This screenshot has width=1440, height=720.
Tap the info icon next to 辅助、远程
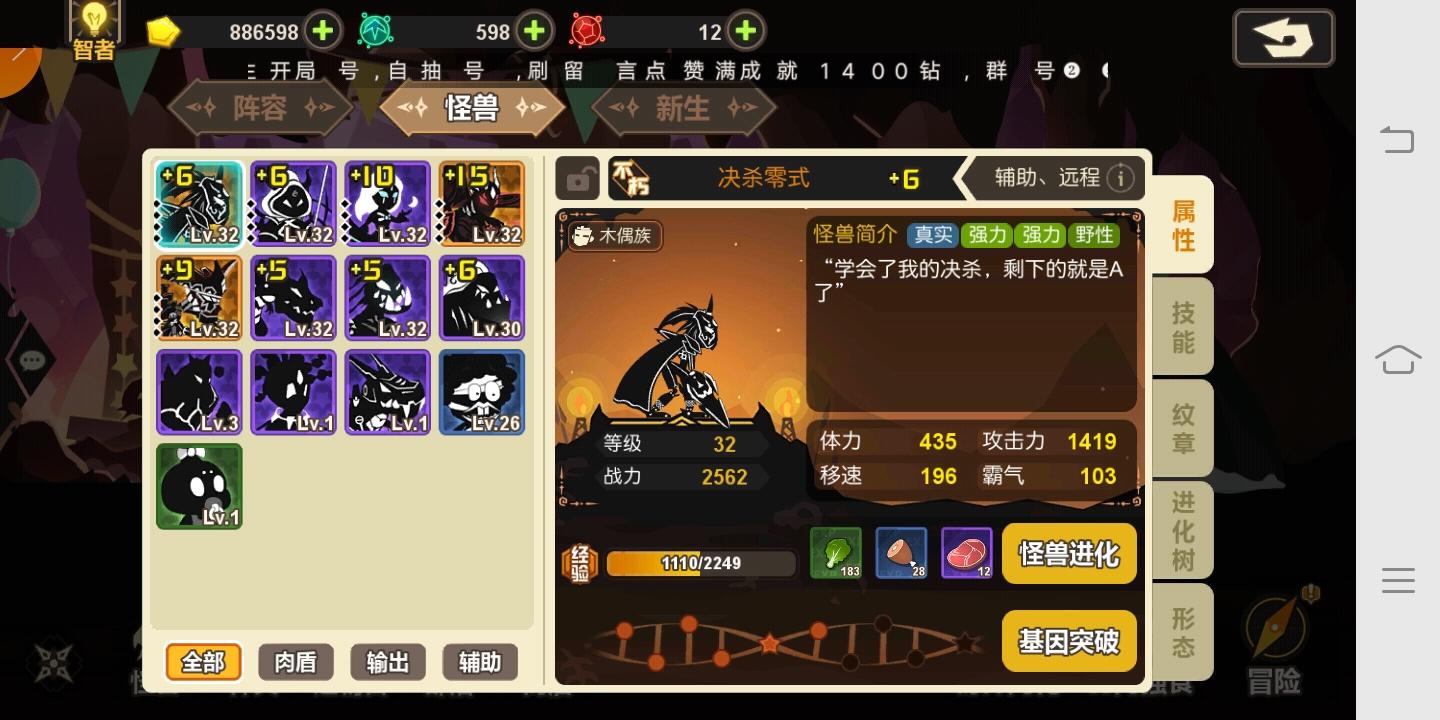[x=1122, y=178]
